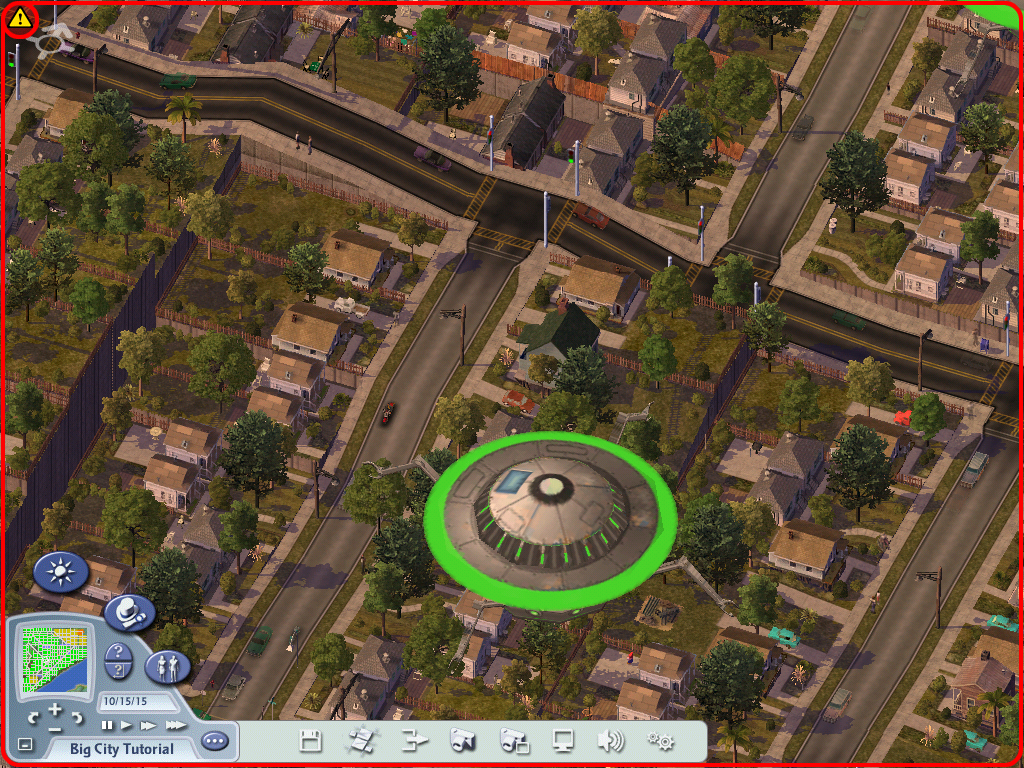
Task: Set simulation to double-arrow fast speed
Action: click(x=148, y=724)
